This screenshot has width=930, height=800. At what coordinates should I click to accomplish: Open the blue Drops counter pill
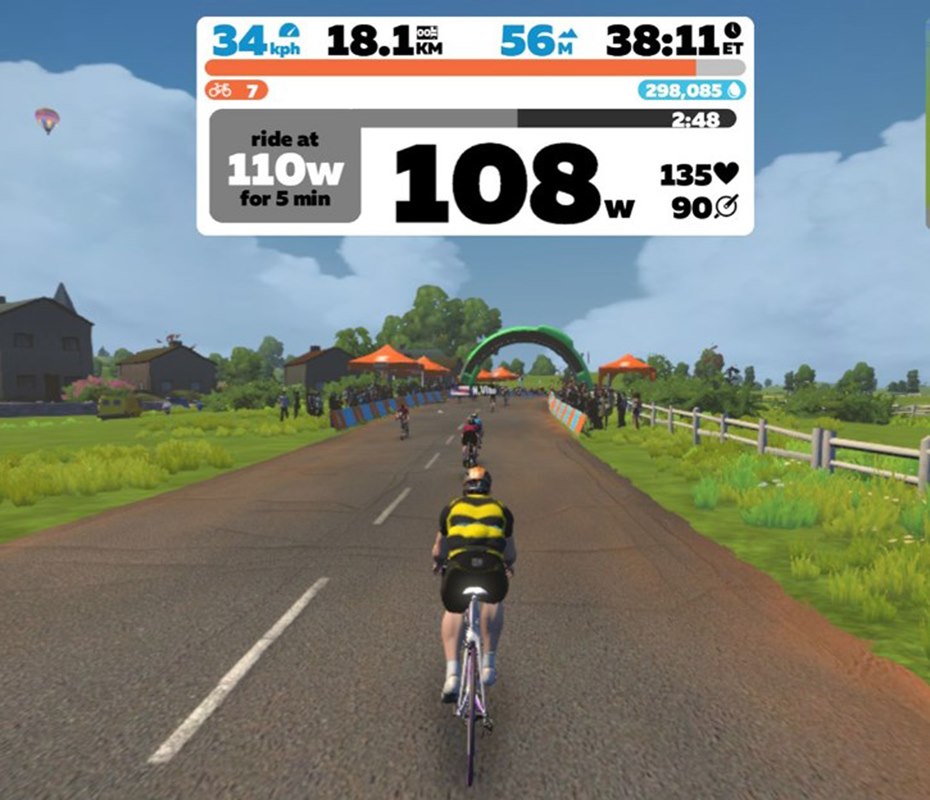pyautogui.click(x=692, y=91)
